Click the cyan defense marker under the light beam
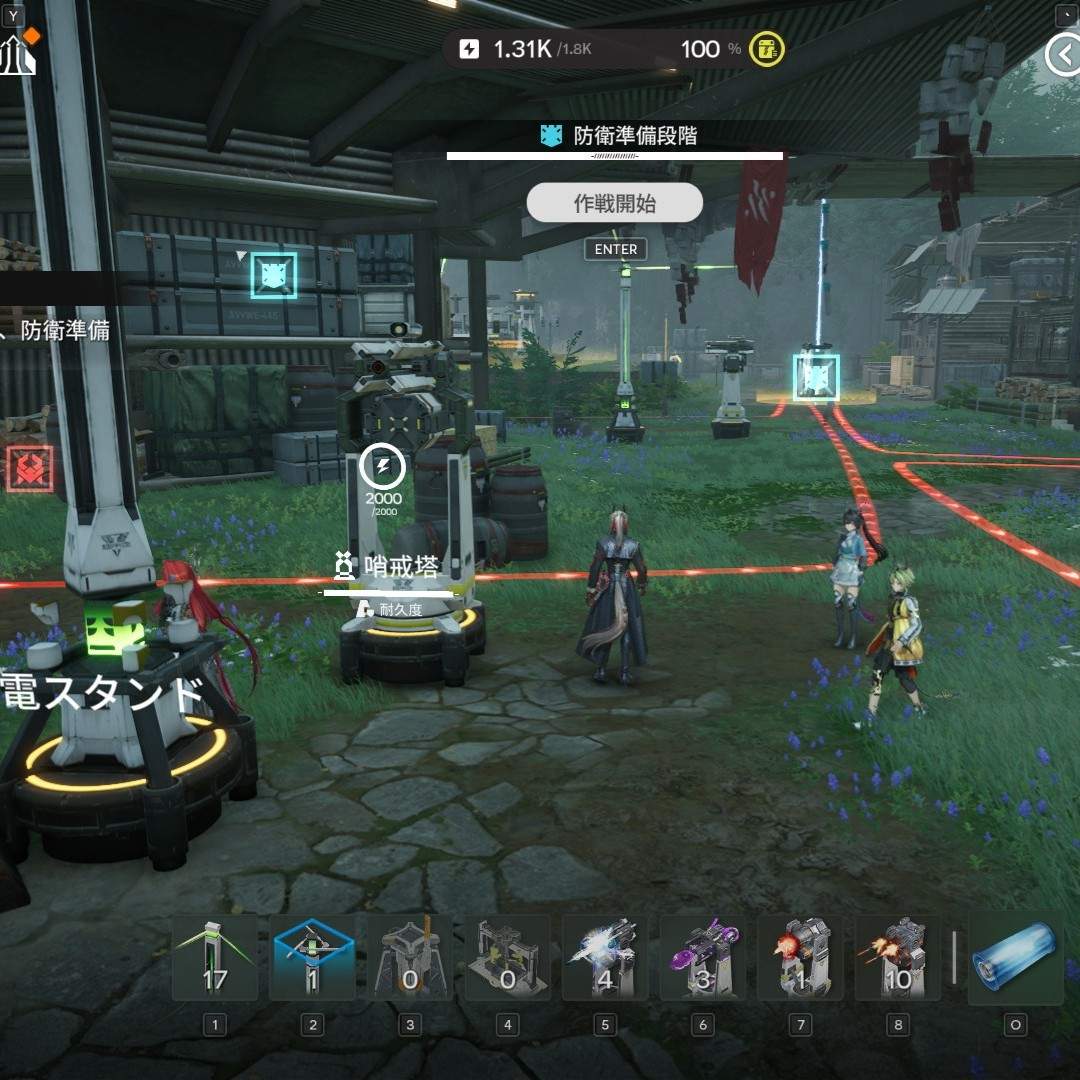 816,377
